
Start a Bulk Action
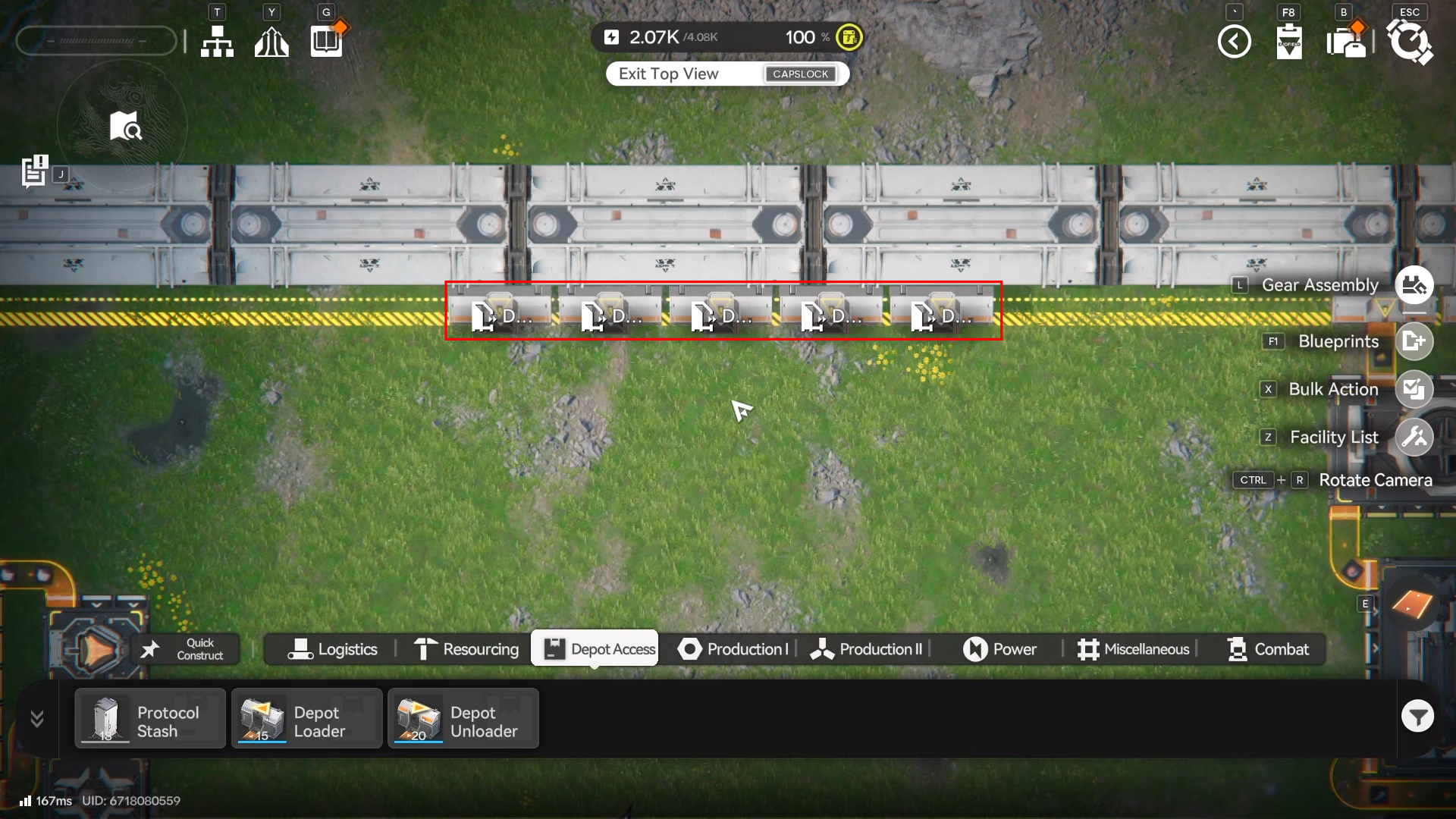[x=1414, y=389]
